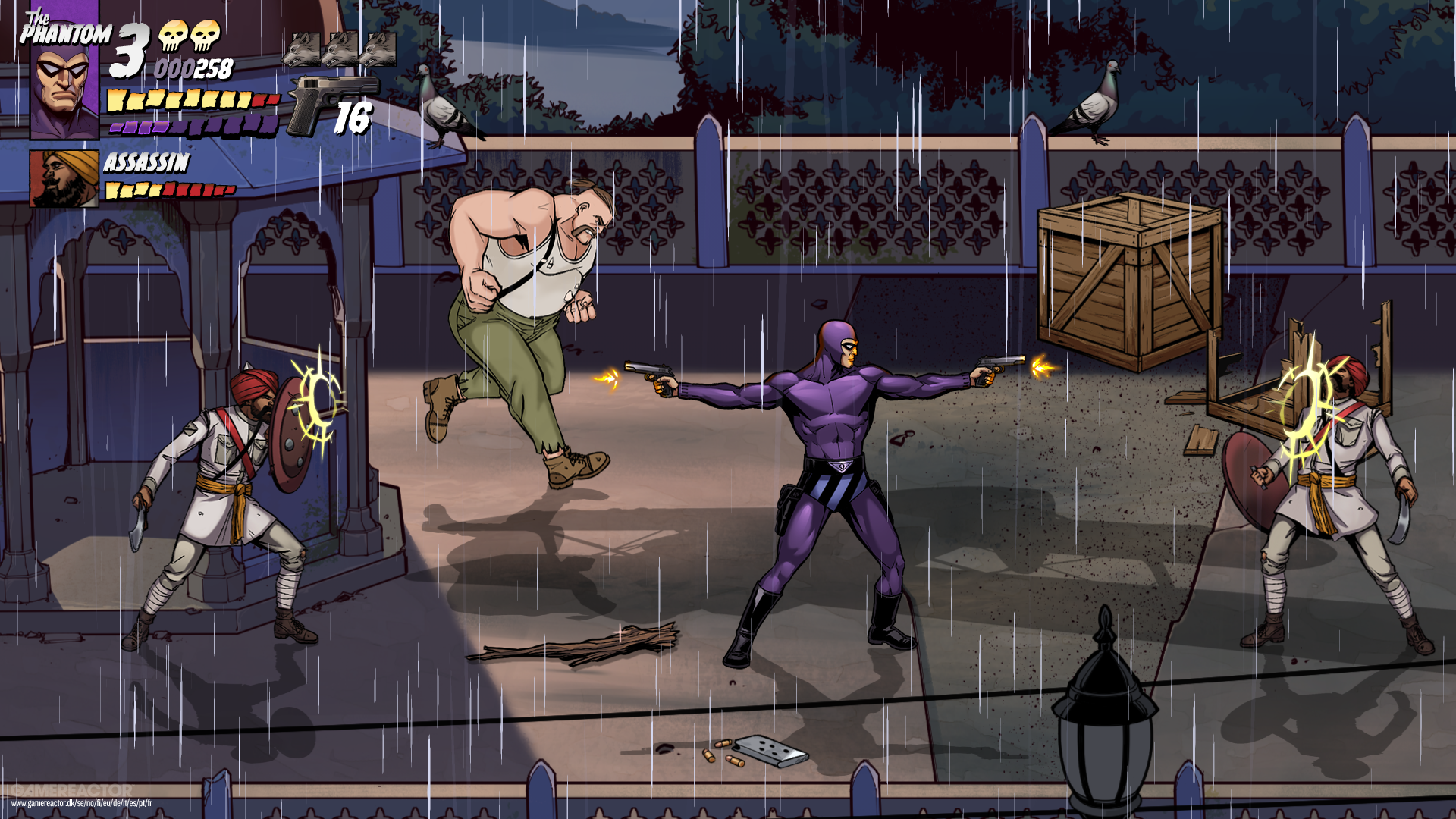Select the first skull icon
Image resolution: width=1456 pixels, height=819 pixels.
click(x=174, y=35)
